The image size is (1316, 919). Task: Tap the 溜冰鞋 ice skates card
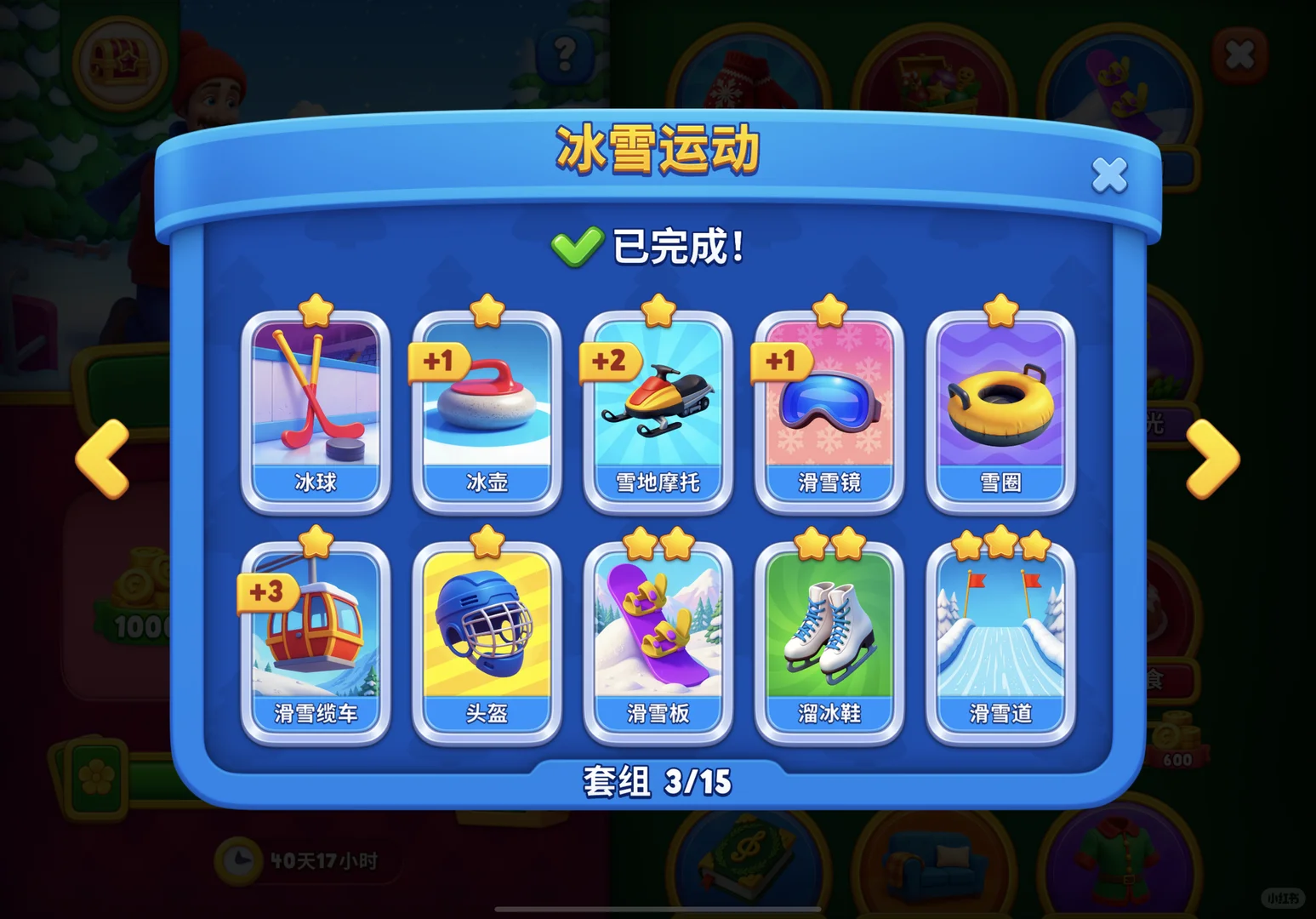pyautogui.click(x=829, y=638)
